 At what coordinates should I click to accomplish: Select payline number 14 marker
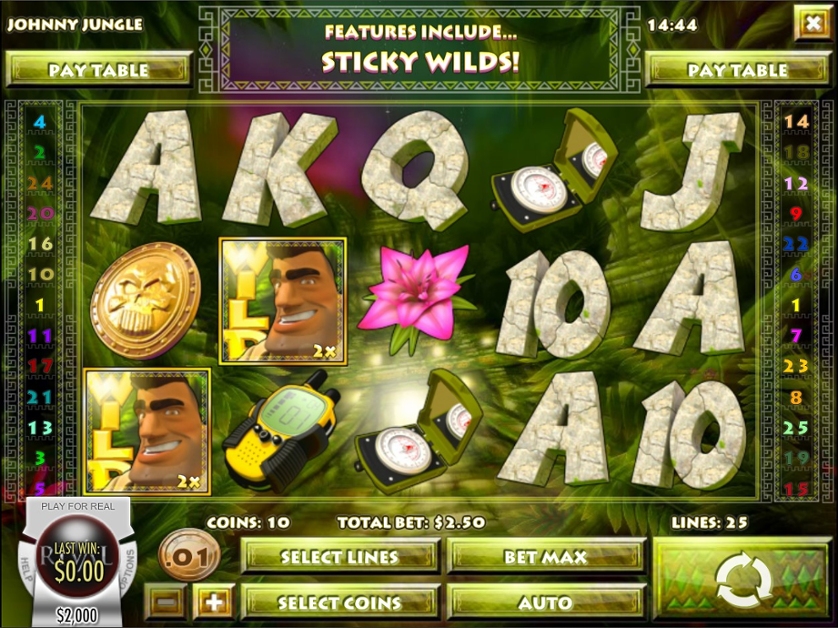pos(796,121)
